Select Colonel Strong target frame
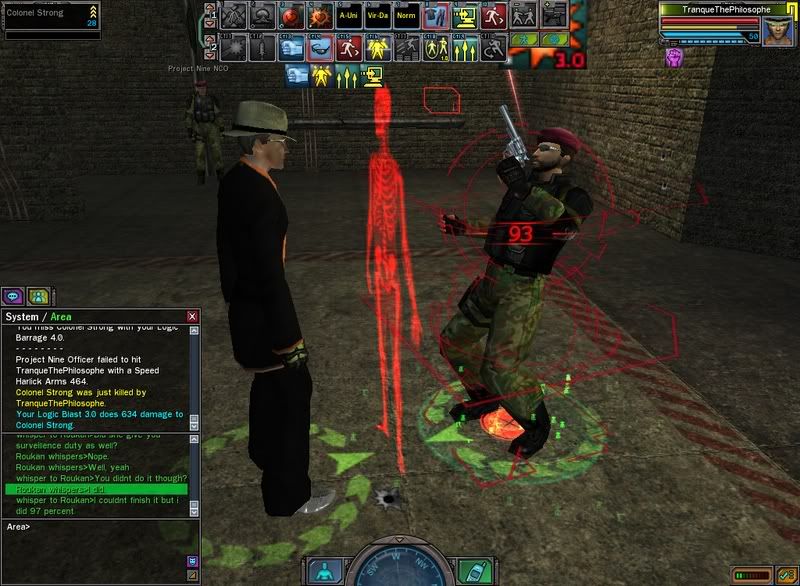Viewport: 800px width, 586px height. point(50,15)
